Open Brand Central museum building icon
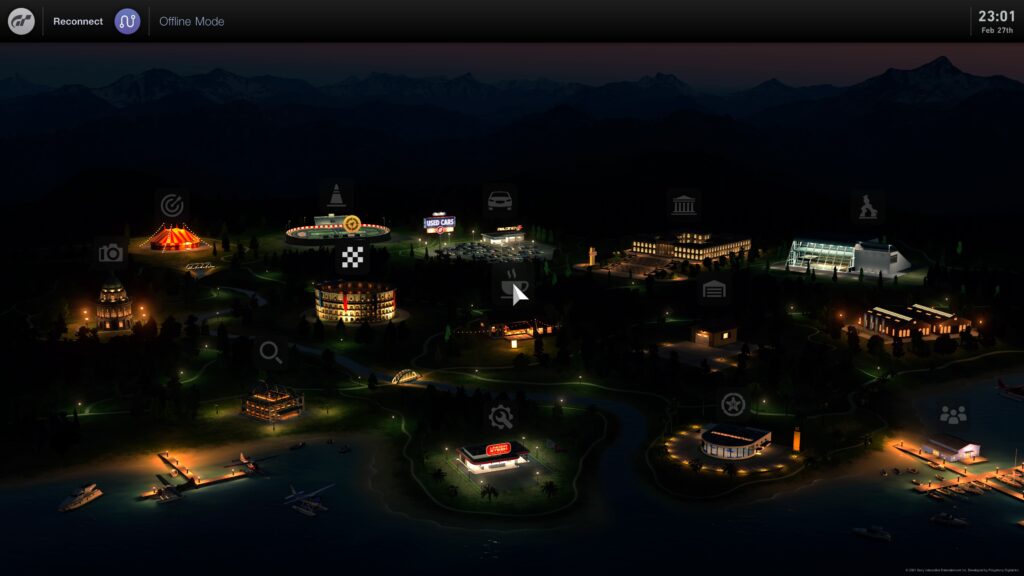Image resolution: width=1024 pixels, height=576 pixels. pyautogui.click(x=684, y=205)
